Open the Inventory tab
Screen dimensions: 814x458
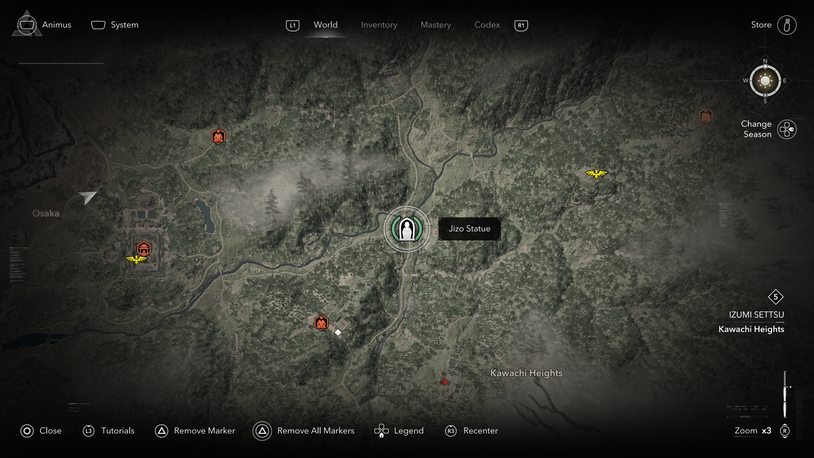point(379,25)
